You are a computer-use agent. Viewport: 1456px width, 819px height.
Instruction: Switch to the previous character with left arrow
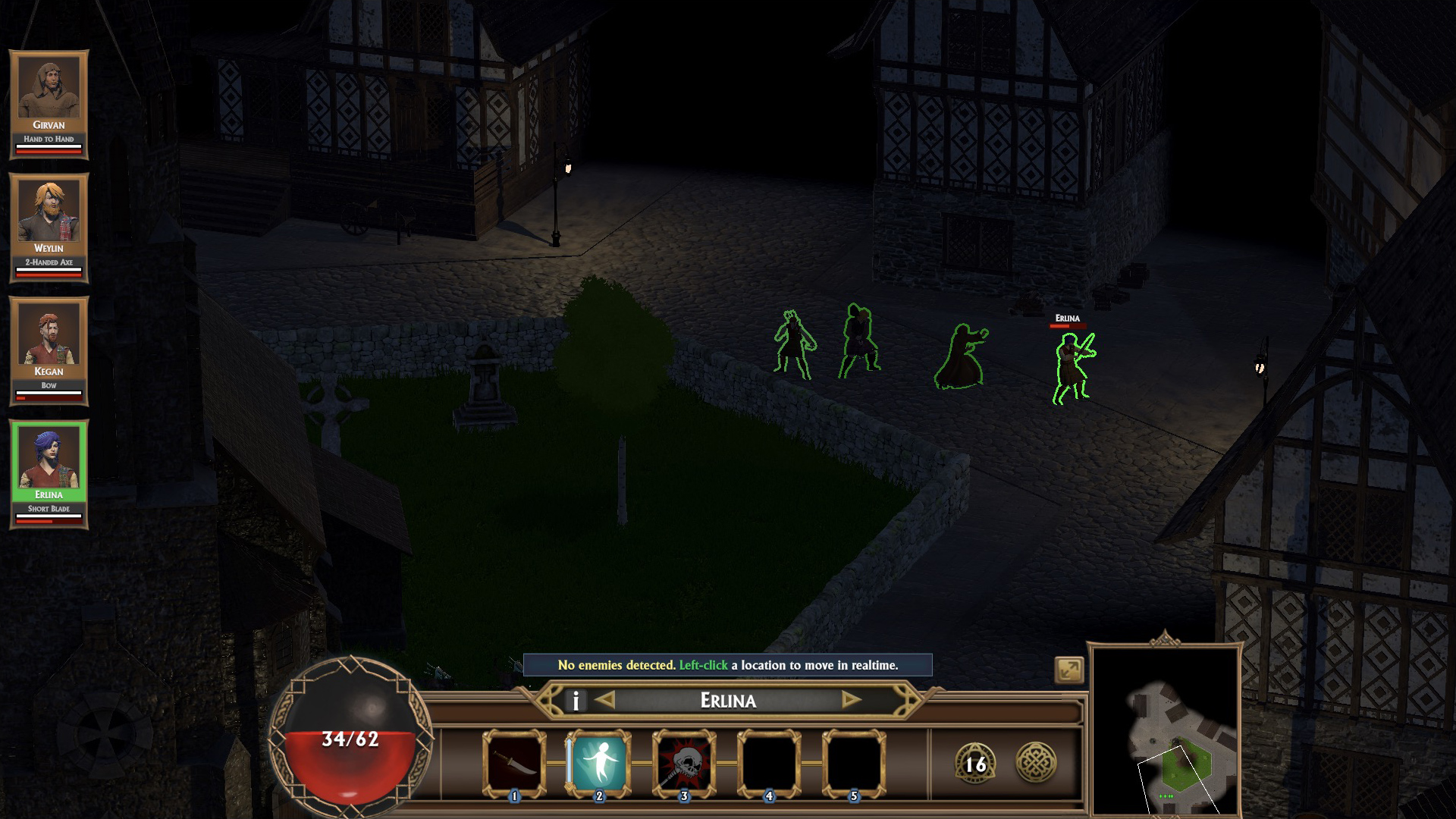click(x=605, y=700)
